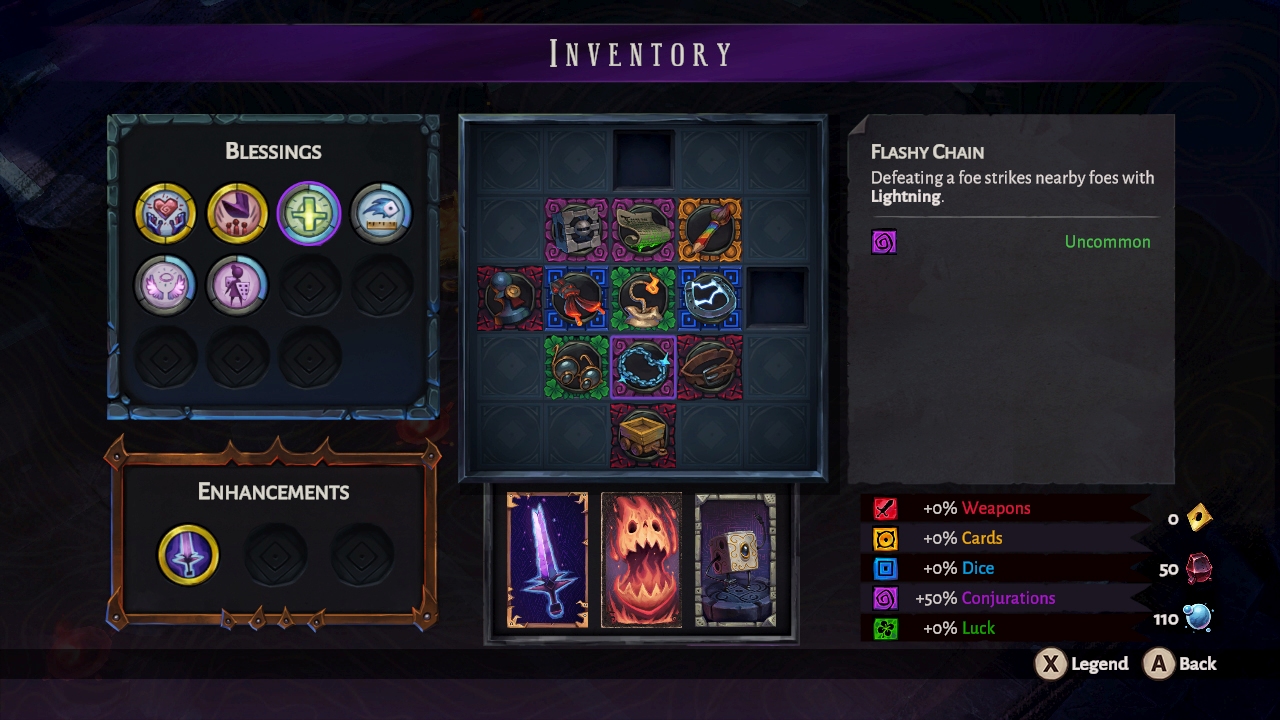Select the glowing green cross blessing
The height and width of the screenshot is (720, 1280).
[x=308, y=212]
